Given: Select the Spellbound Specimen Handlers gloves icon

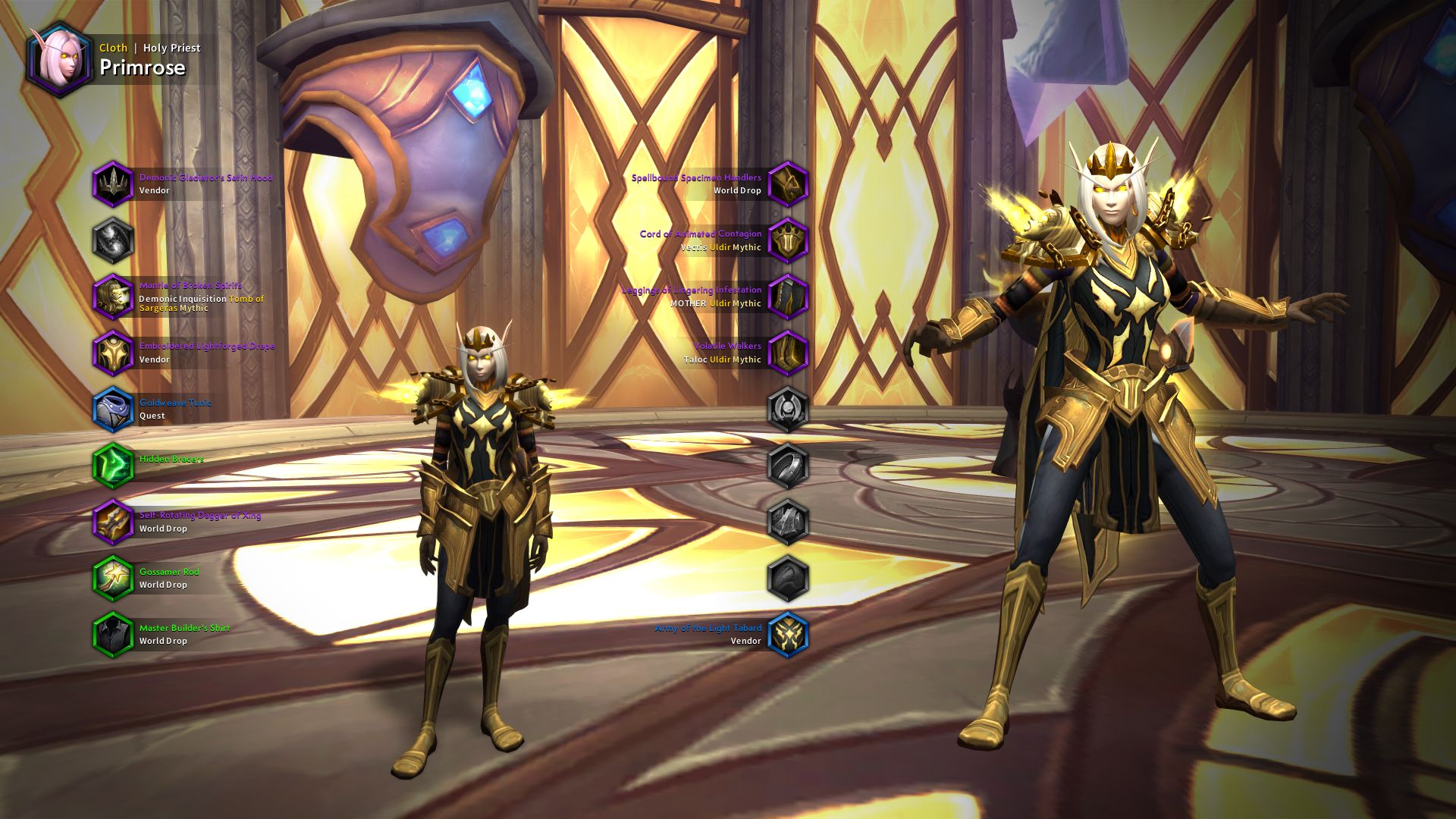Looking at the screenshot, I should pyautogui.click(x=789, y=184).
